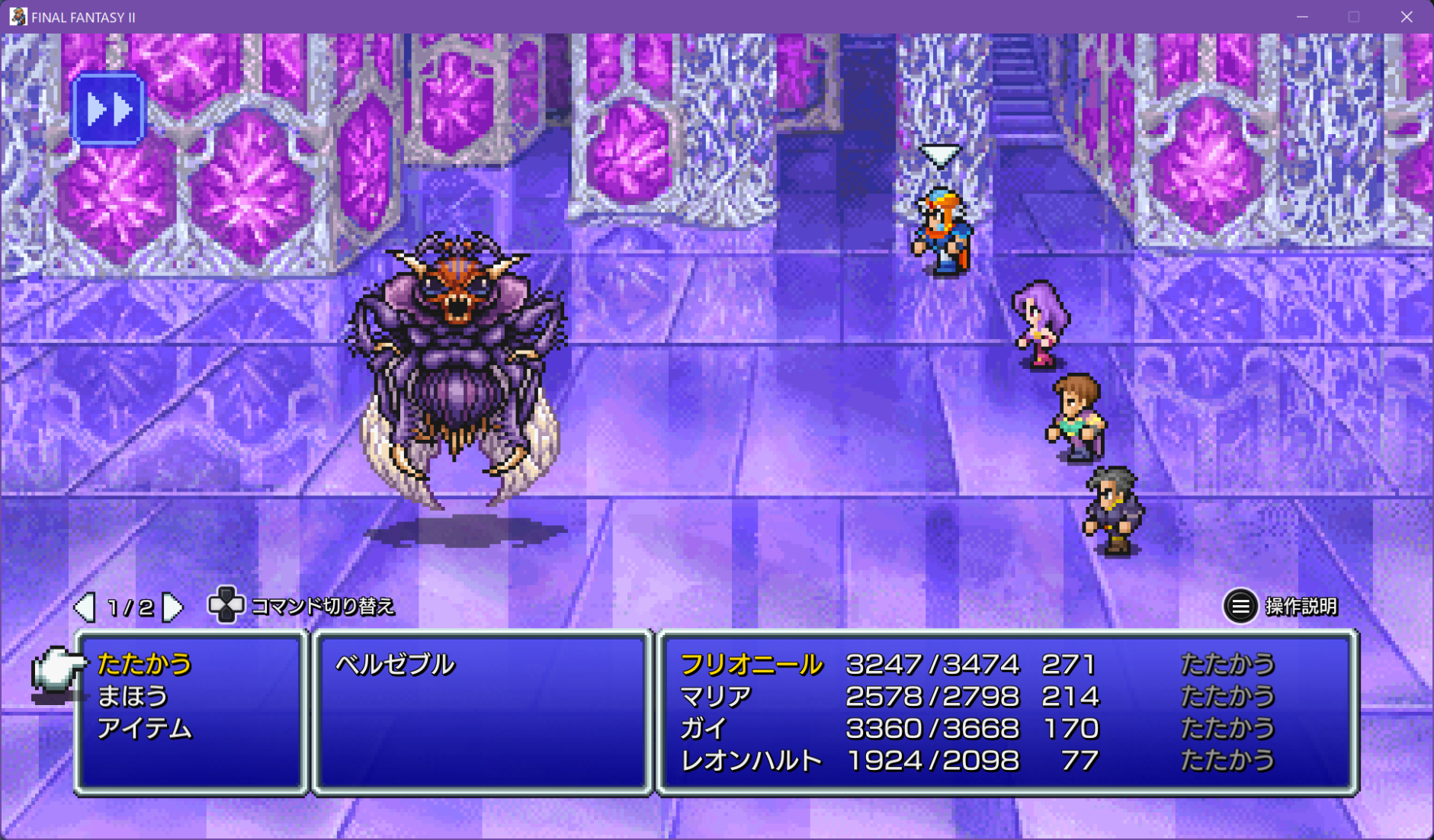
Task: Go to next command page arrow
Action: [x=174, y=607]
